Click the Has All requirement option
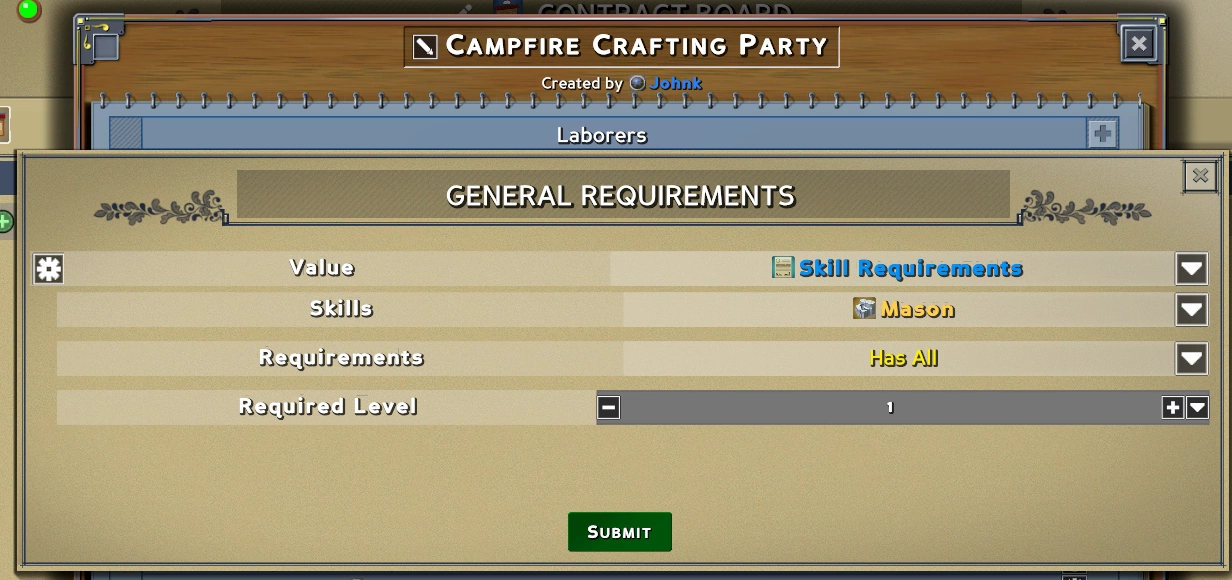 pos(903,358)
